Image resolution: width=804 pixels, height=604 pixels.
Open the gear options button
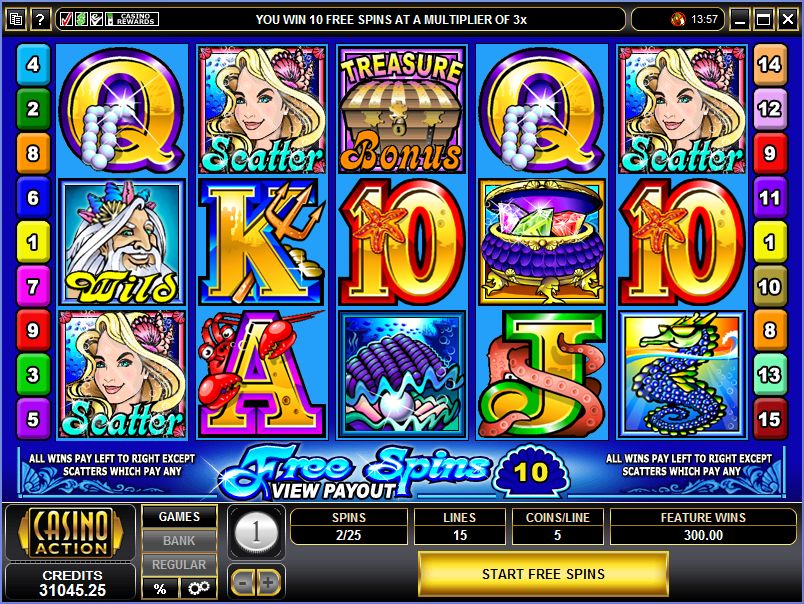(x=198, y=588)
